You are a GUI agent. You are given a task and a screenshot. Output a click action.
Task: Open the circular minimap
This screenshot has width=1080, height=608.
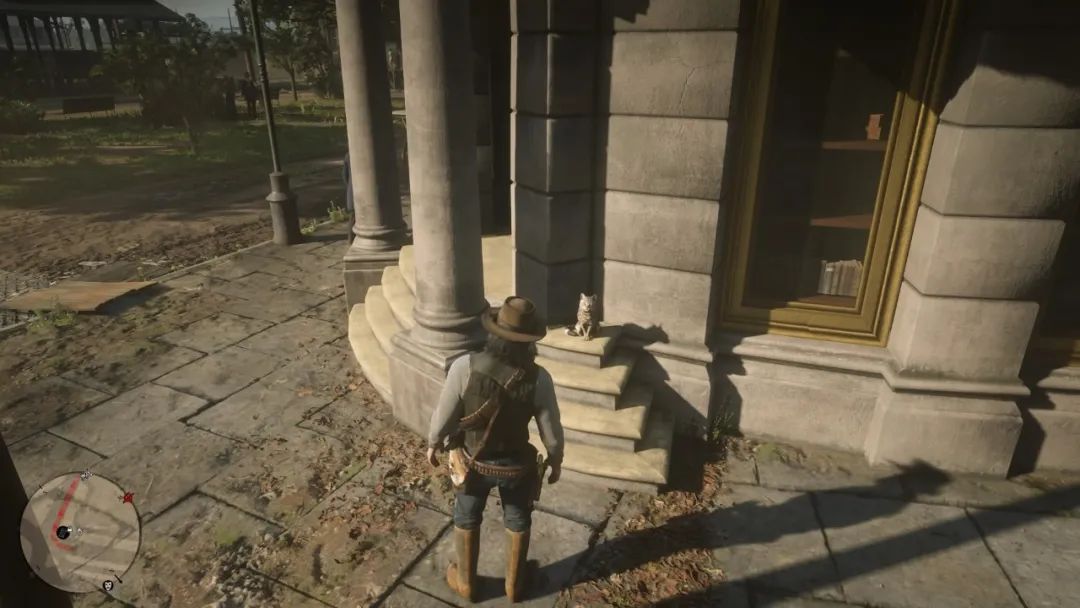[80, 532]
